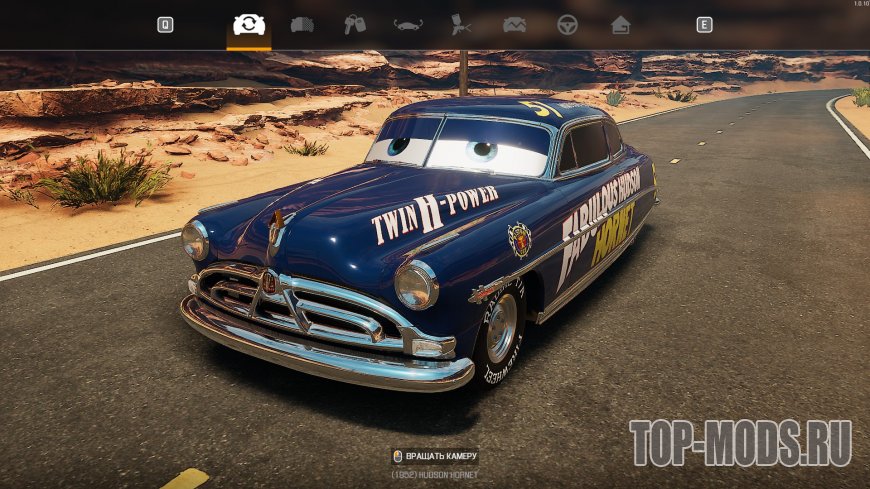The height and width of the screenshot is (489, 870).
Task: Go to the house garage tab
Action: [620, 25]
